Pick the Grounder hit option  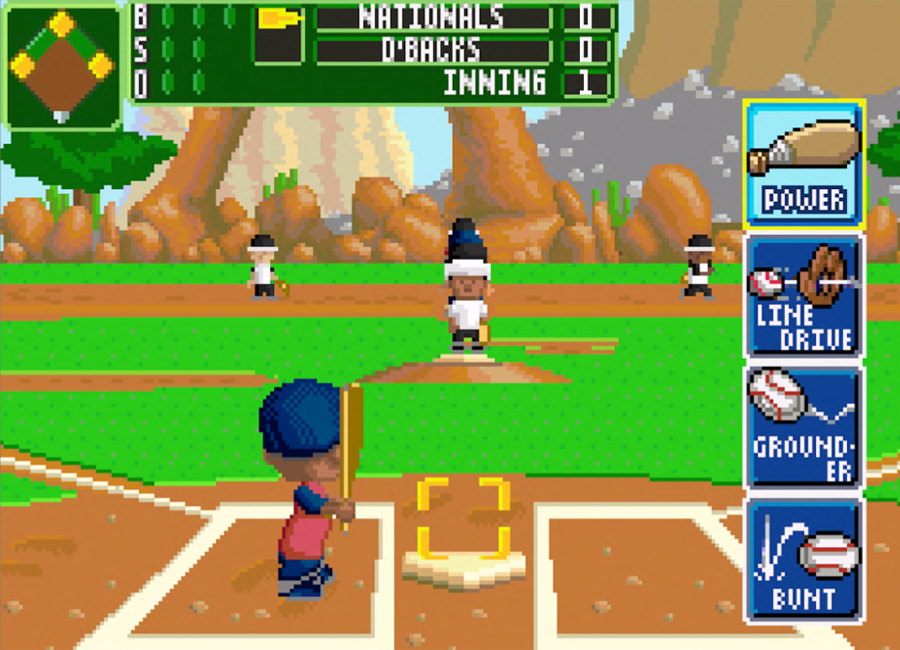804,428
